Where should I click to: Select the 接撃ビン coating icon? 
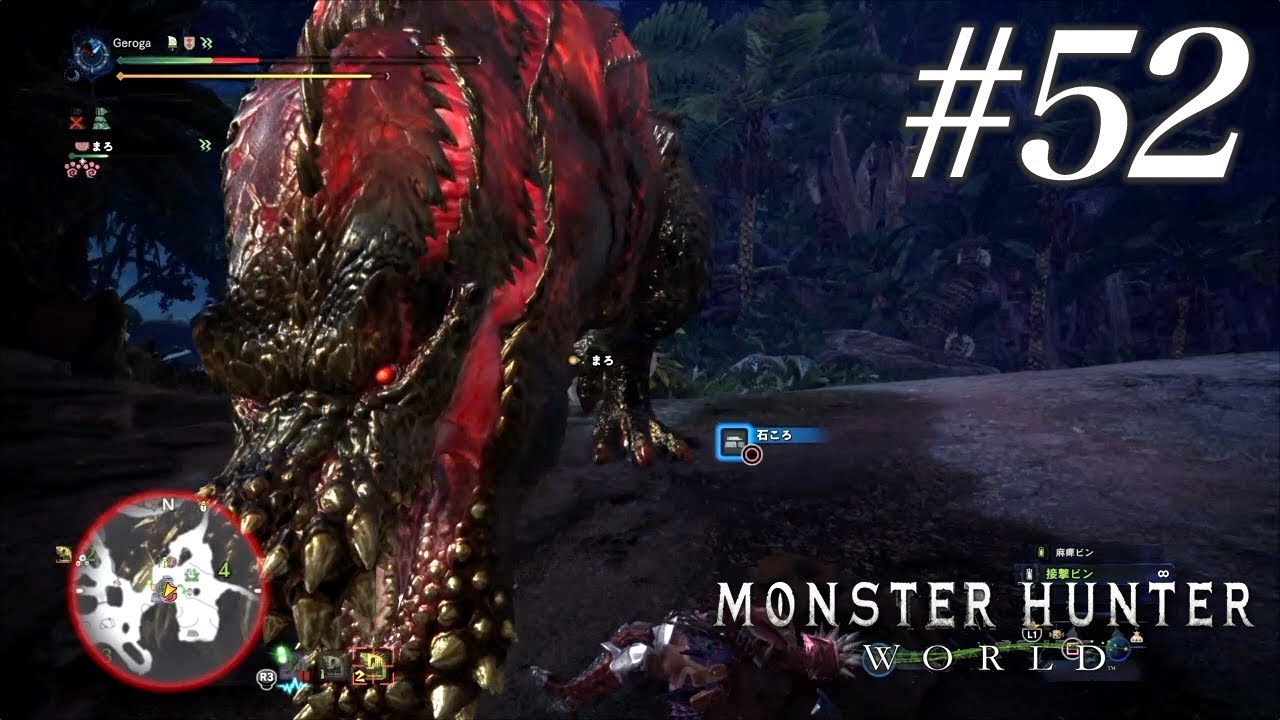1030,574
